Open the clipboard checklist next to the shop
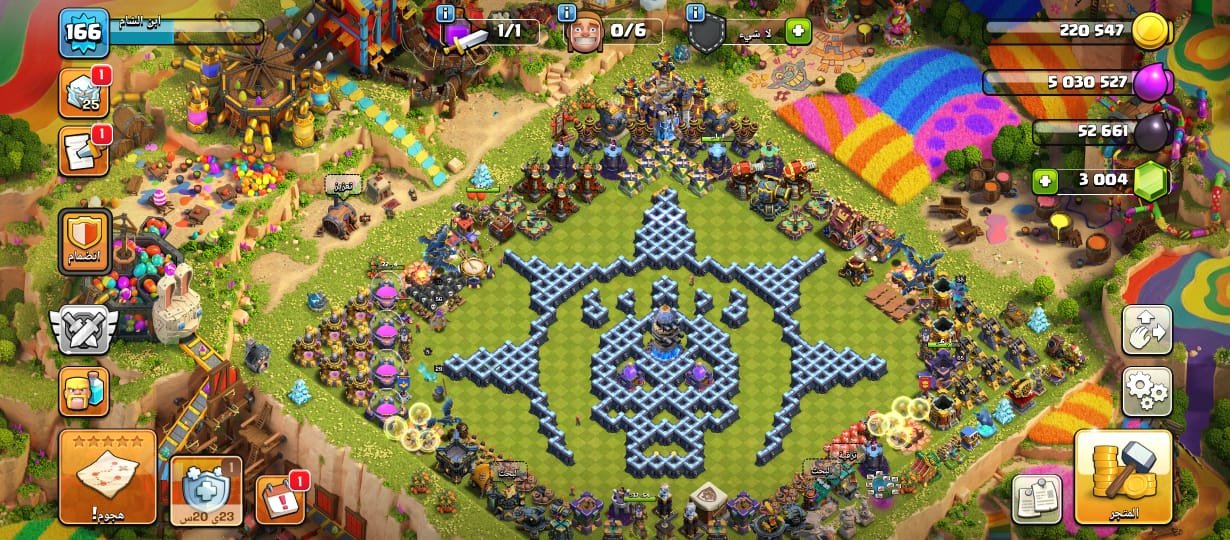 1036,498
